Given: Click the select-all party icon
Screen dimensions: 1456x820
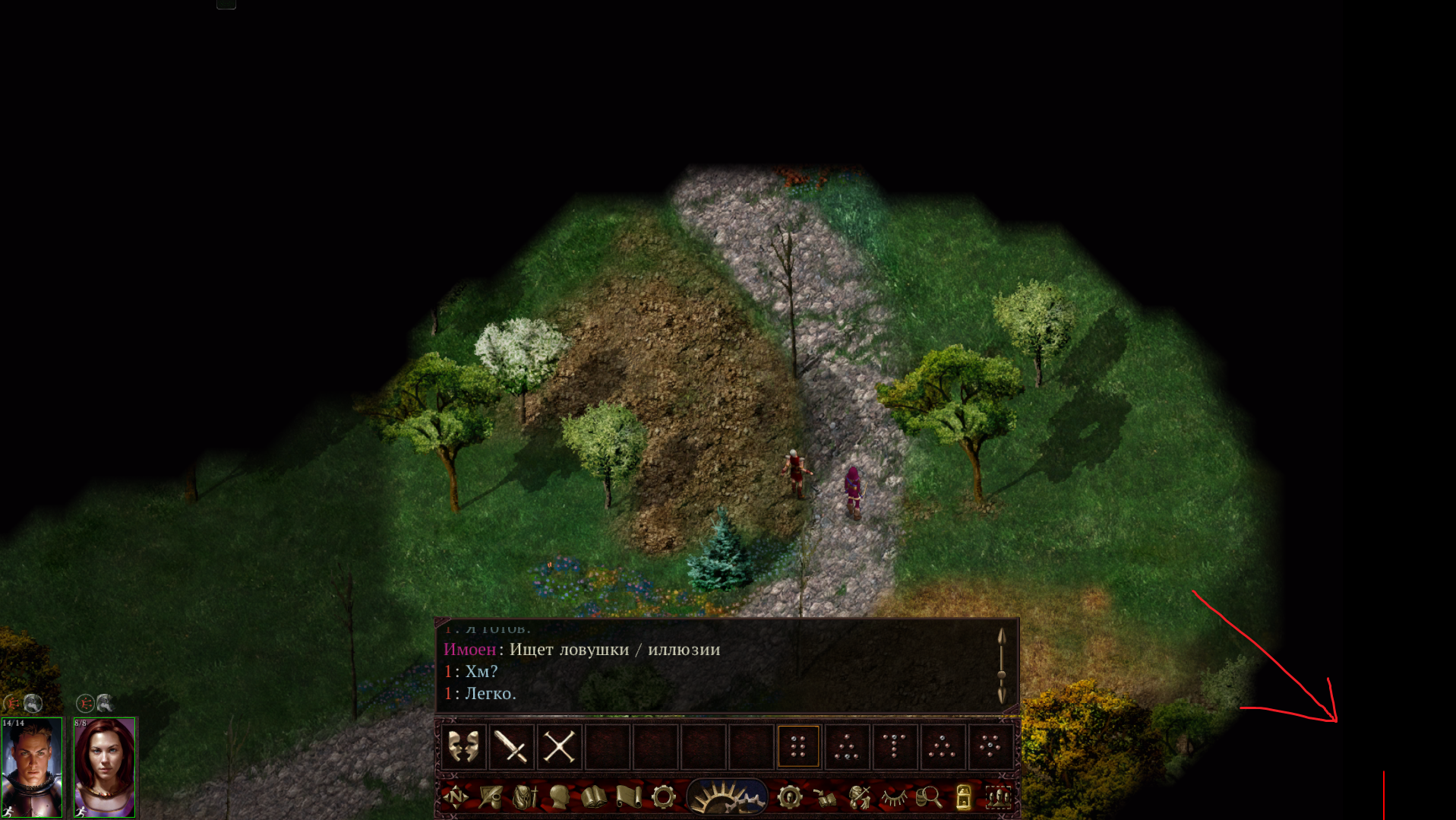Looking at the screenshot, I should pos(998,796).
